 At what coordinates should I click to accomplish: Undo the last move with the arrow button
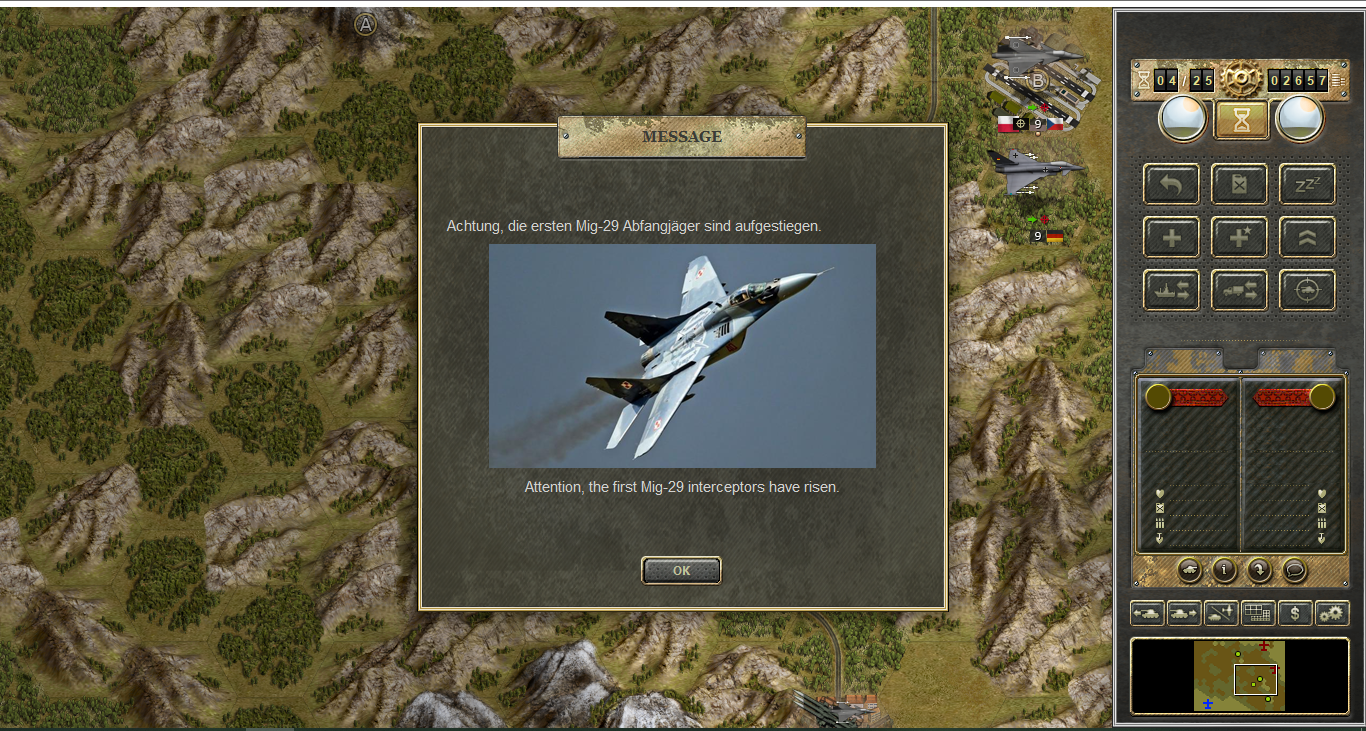click(1171, 185)
